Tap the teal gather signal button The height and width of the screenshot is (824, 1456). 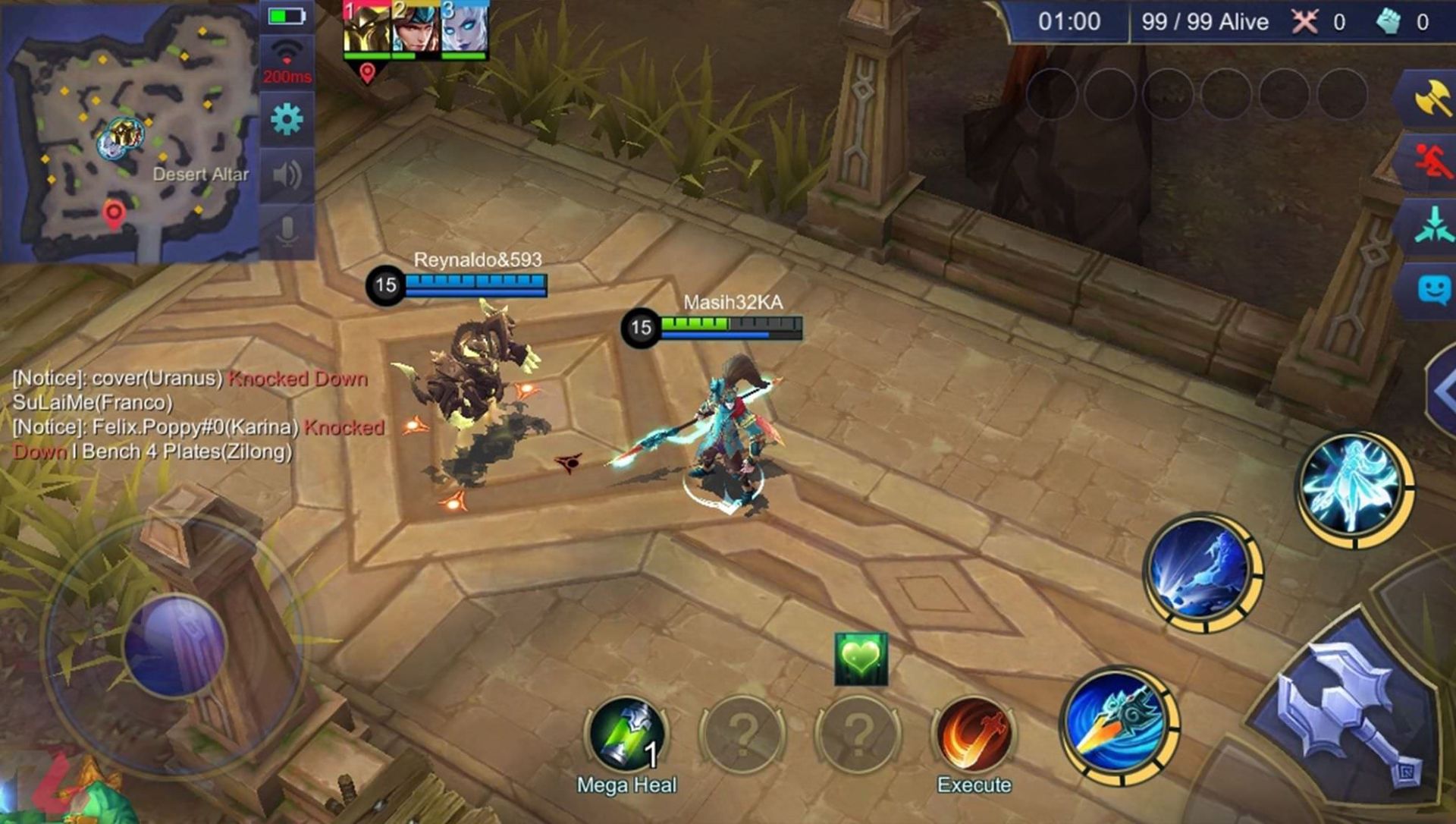1430,225
